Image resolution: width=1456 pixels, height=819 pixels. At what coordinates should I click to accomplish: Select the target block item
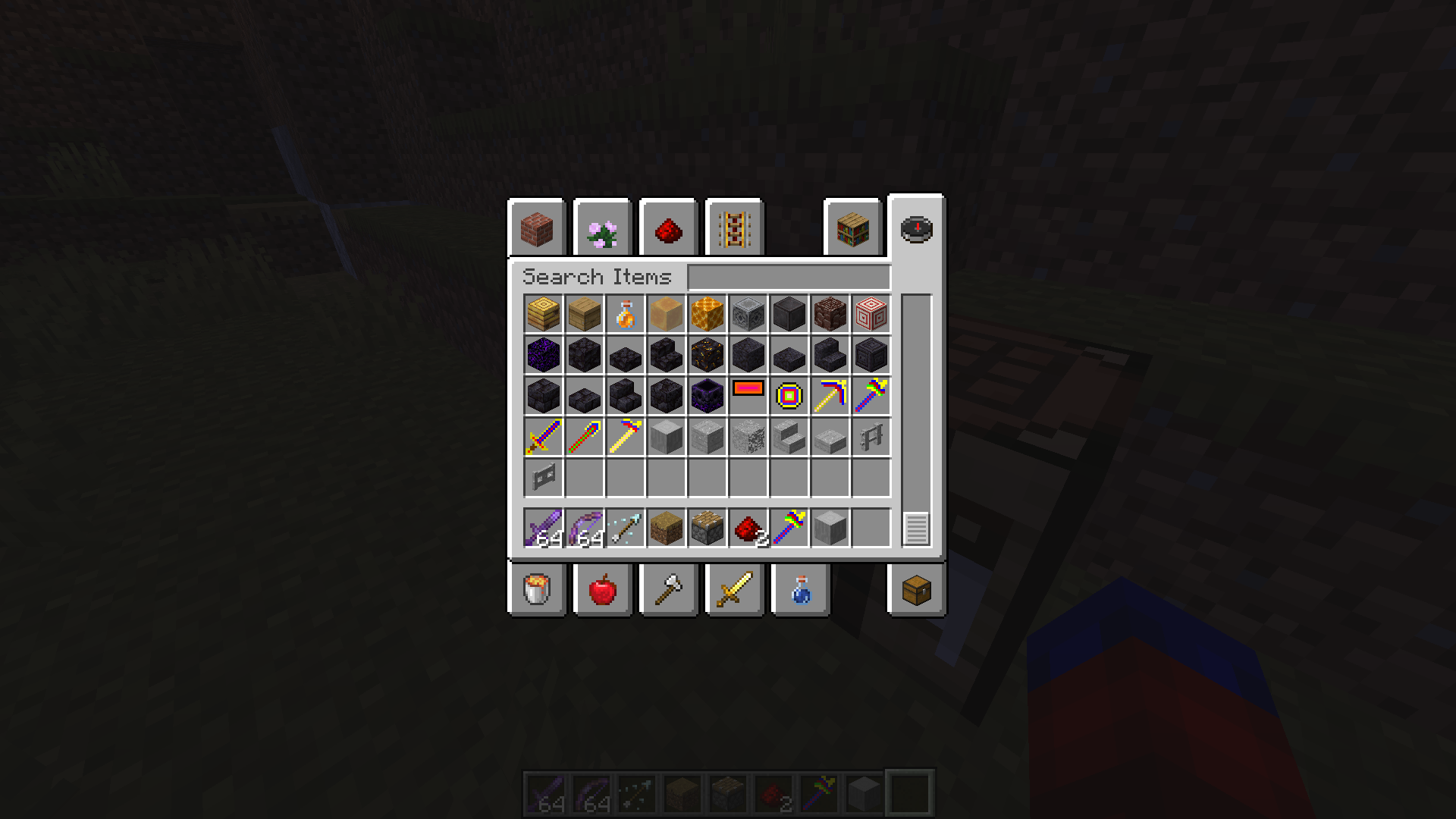[x=870, y=313]
